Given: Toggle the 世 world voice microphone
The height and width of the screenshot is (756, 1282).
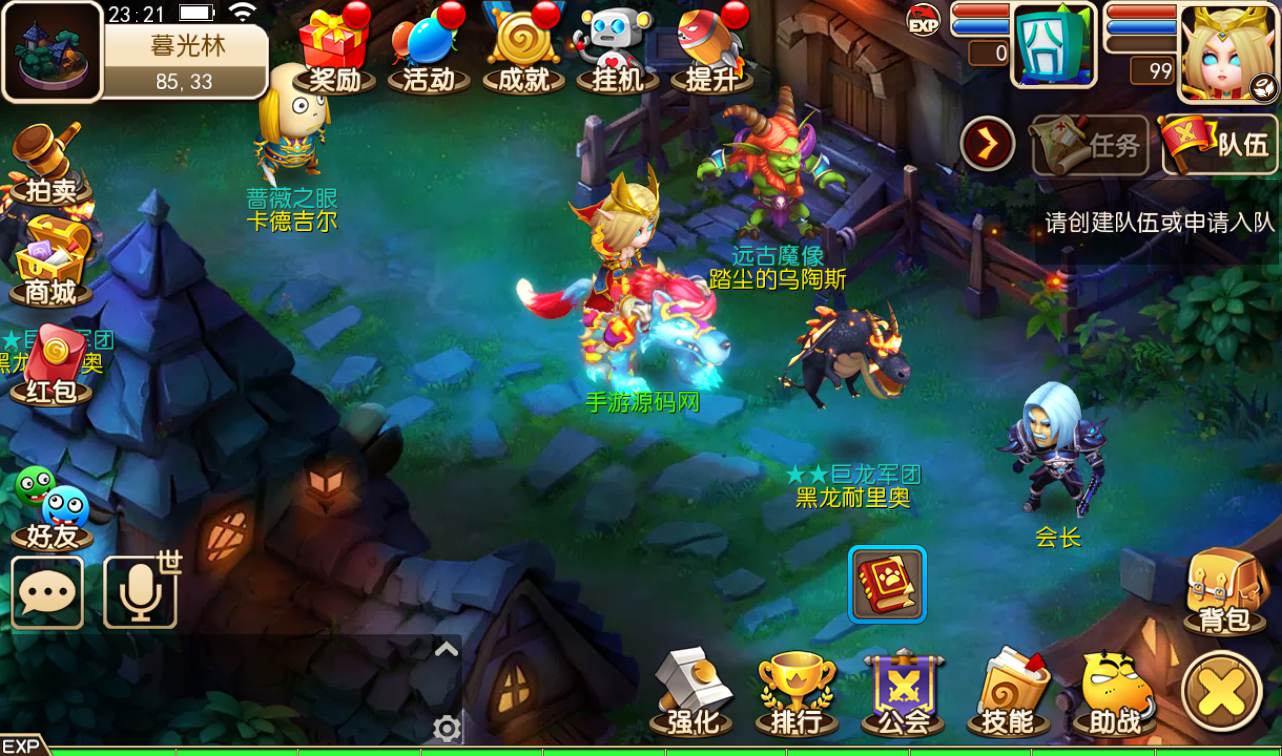Looking at the screenshot, I should click(140, 592).
